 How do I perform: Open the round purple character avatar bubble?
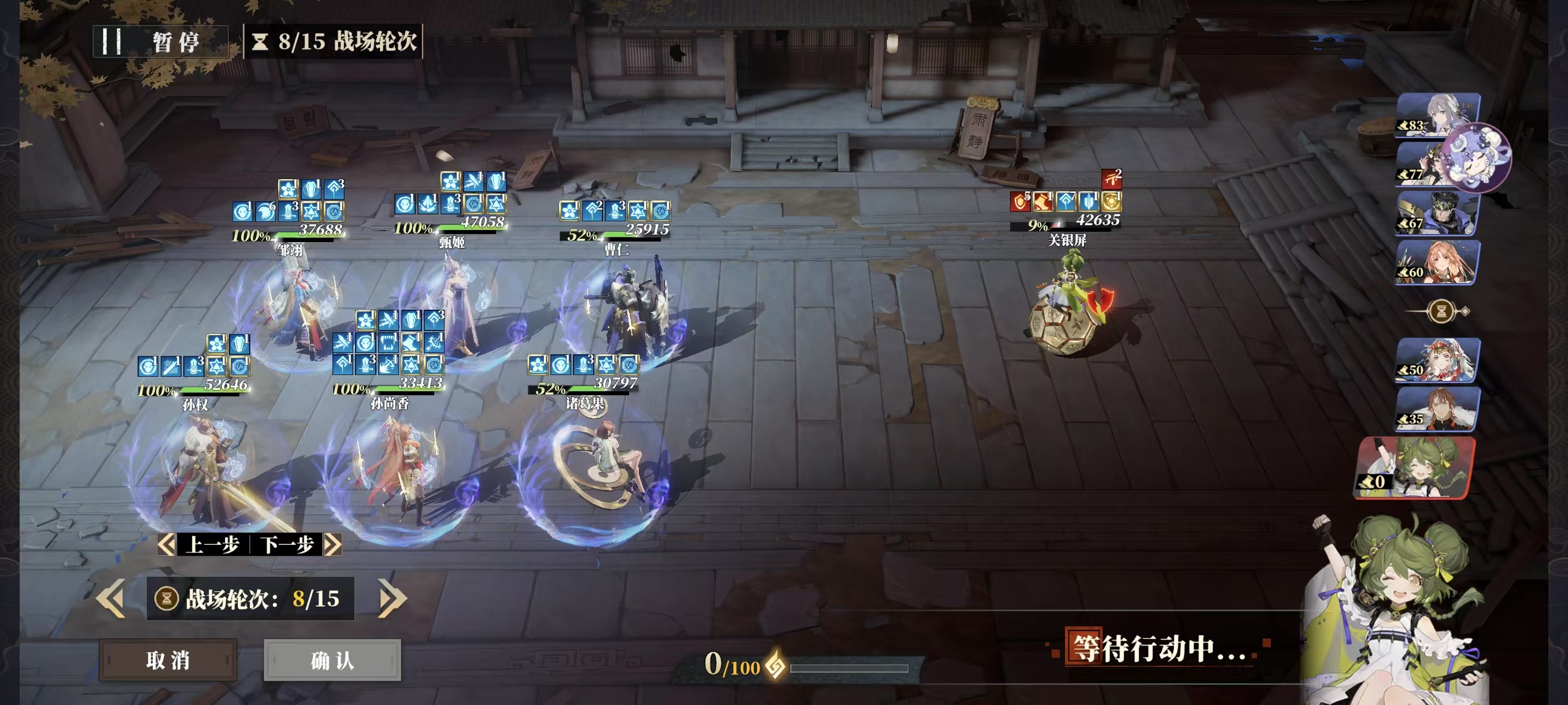pyautogui.click(x=1477, y=157)
